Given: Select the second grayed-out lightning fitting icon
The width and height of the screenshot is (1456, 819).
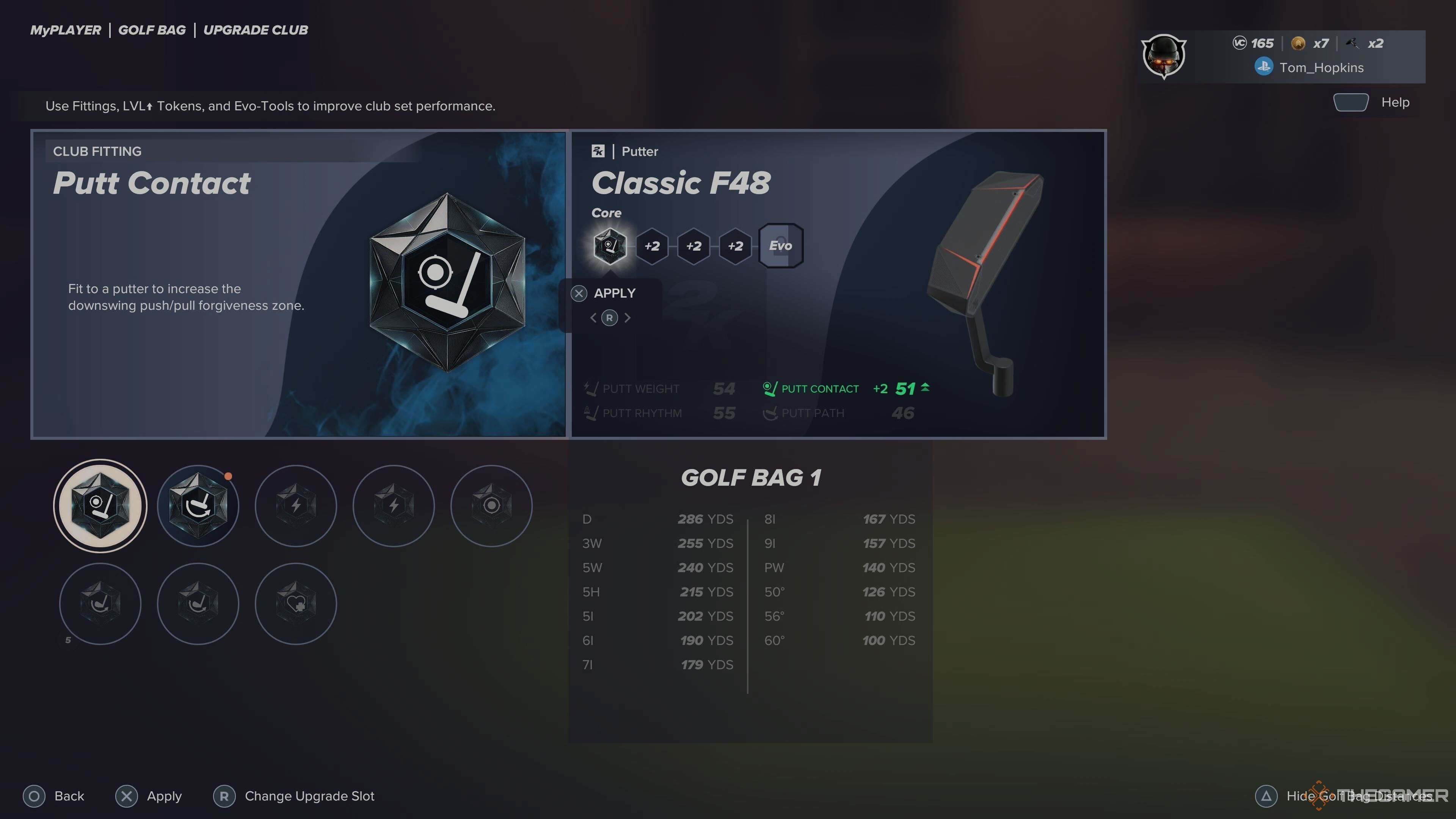Looking at the screenshot, I should pyautogui.click(x=394, y=506).
